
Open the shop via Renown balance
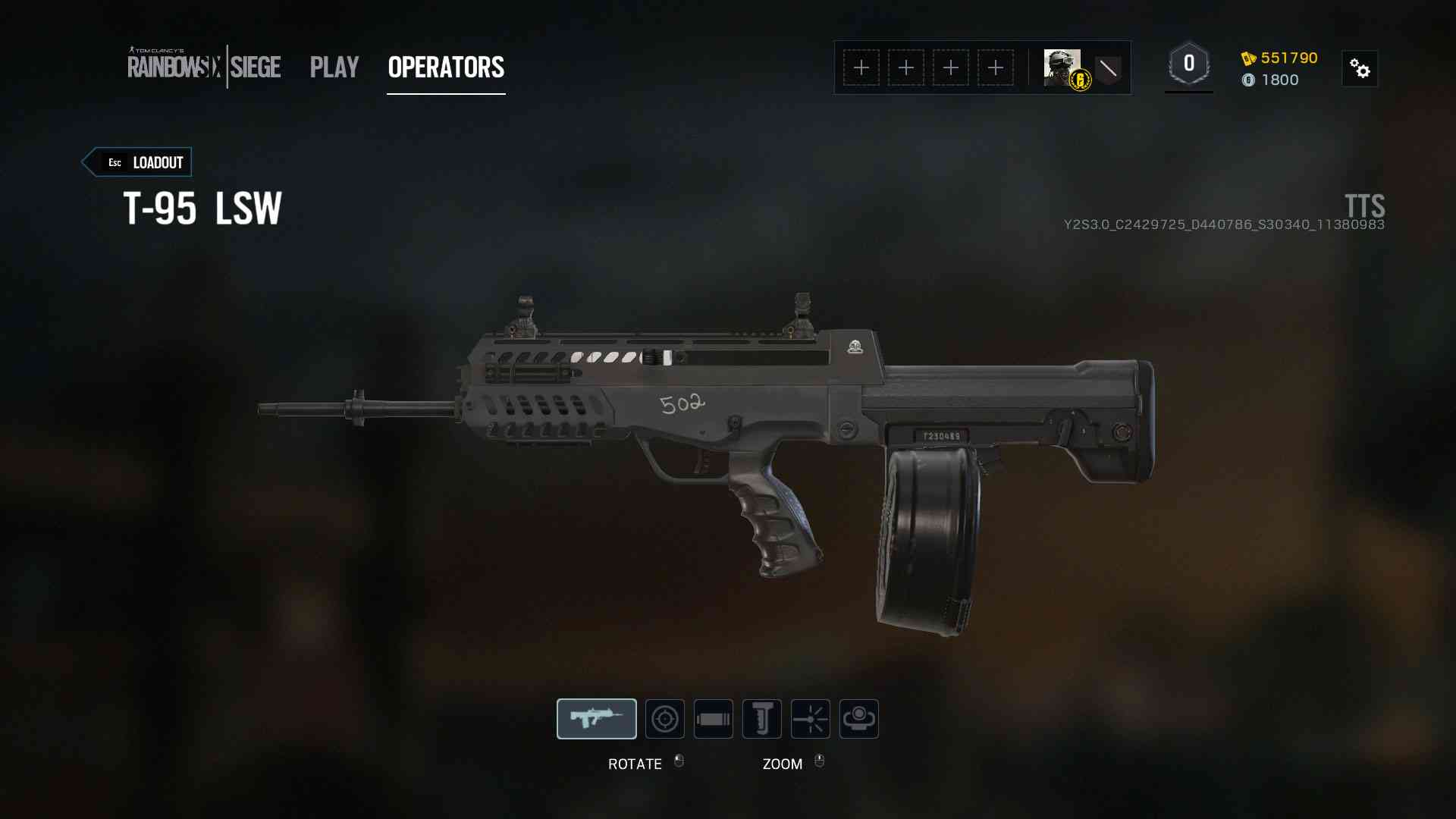[1280, 58]
